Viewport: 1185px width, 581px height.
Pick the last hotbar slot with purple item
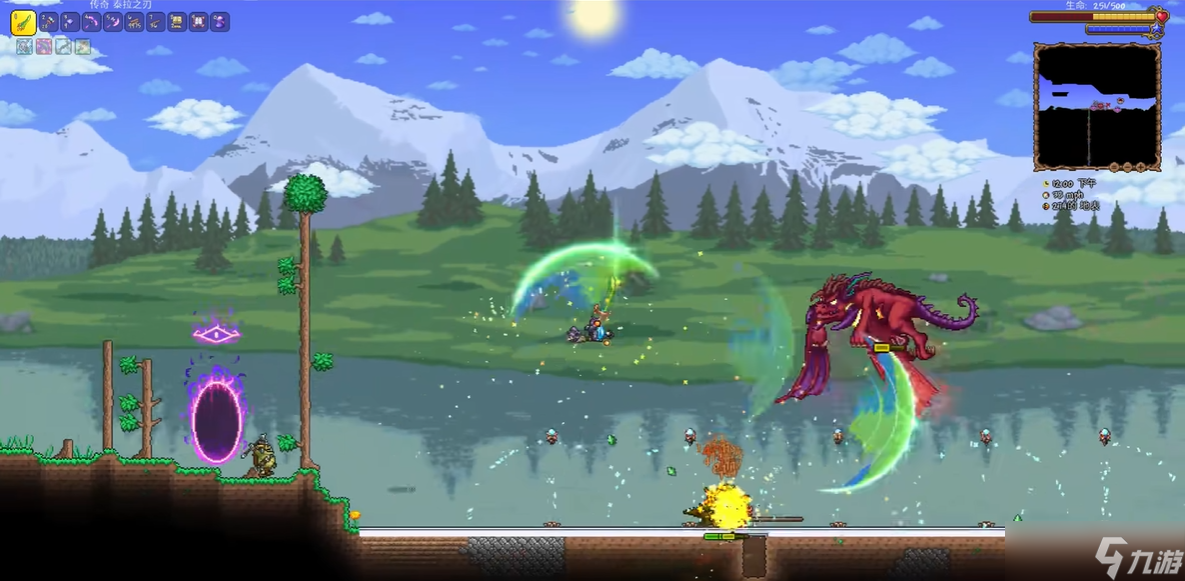pyautogui.click(x=220, y=22)
